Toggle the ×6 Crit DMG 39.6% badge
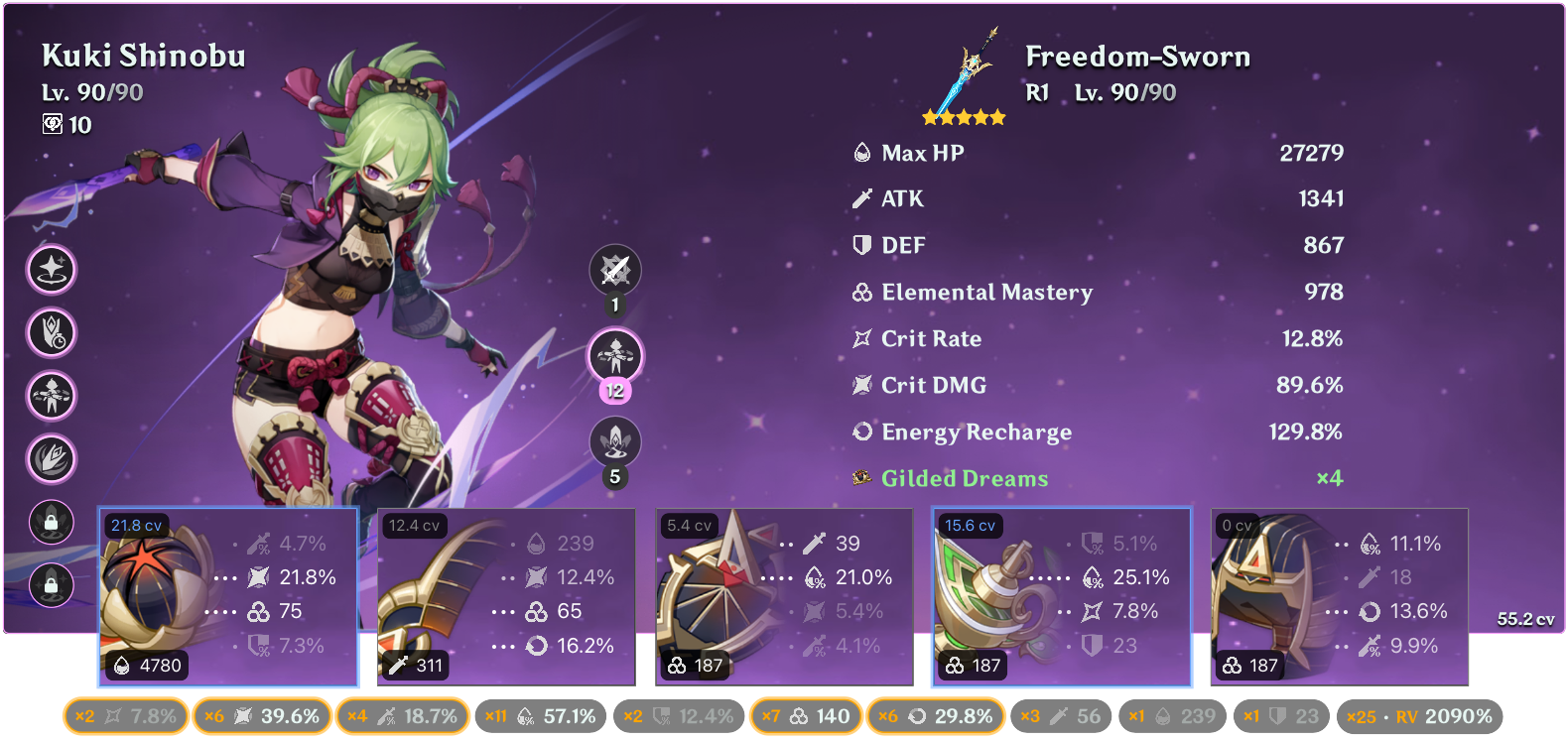The image size is (1568, 741). [x=262, y=714]
